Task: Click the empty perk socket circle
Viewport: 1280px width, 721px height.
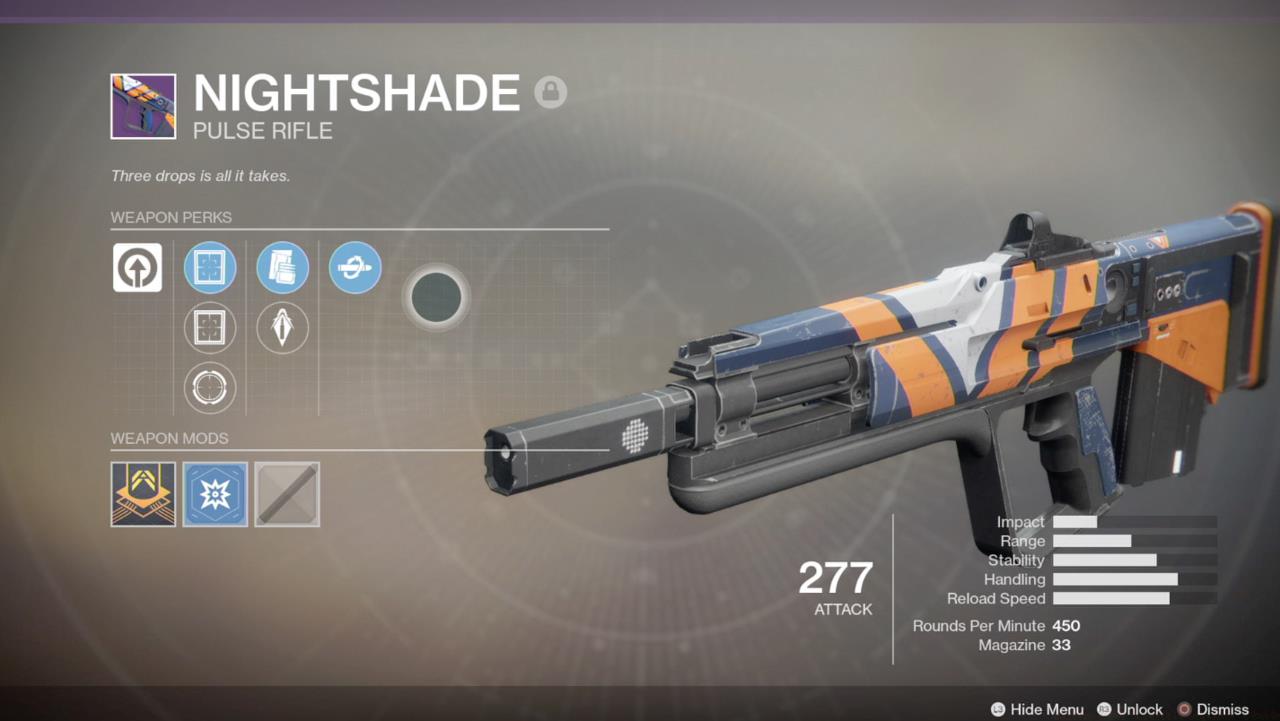Action: [437, 297]
